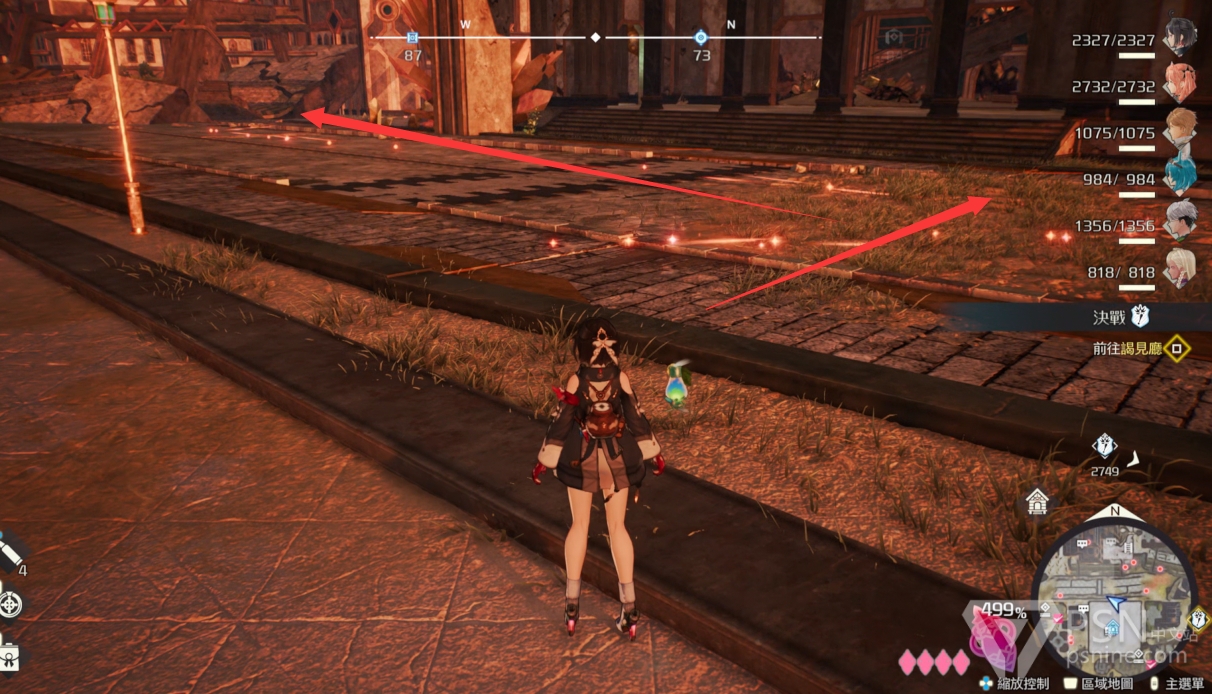Choose the pale-blonde party member portrait

(1180, 267)
